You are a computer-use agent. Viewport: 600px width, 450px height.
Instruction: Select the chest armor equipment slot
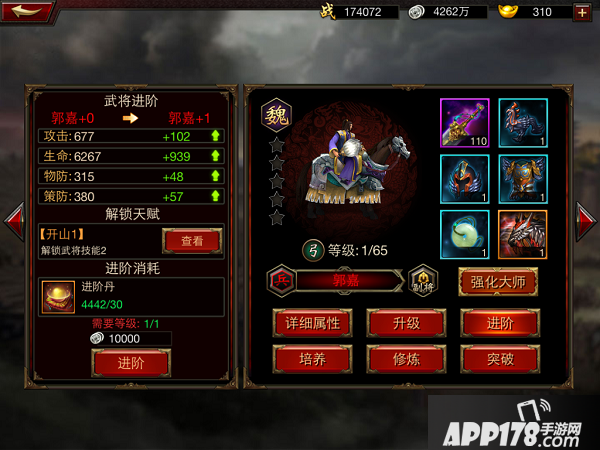523,178
